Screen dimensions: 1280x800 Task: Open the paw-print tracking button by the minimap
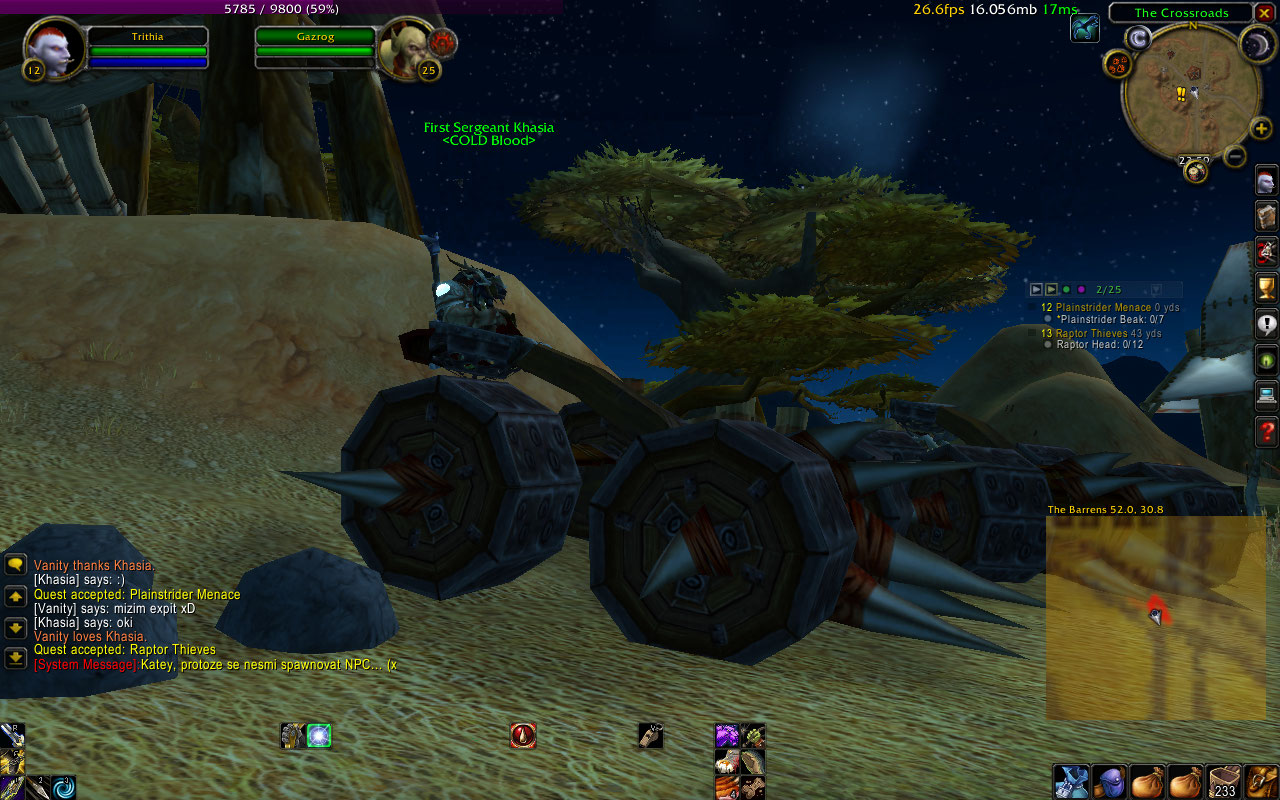pos(1117,65)
